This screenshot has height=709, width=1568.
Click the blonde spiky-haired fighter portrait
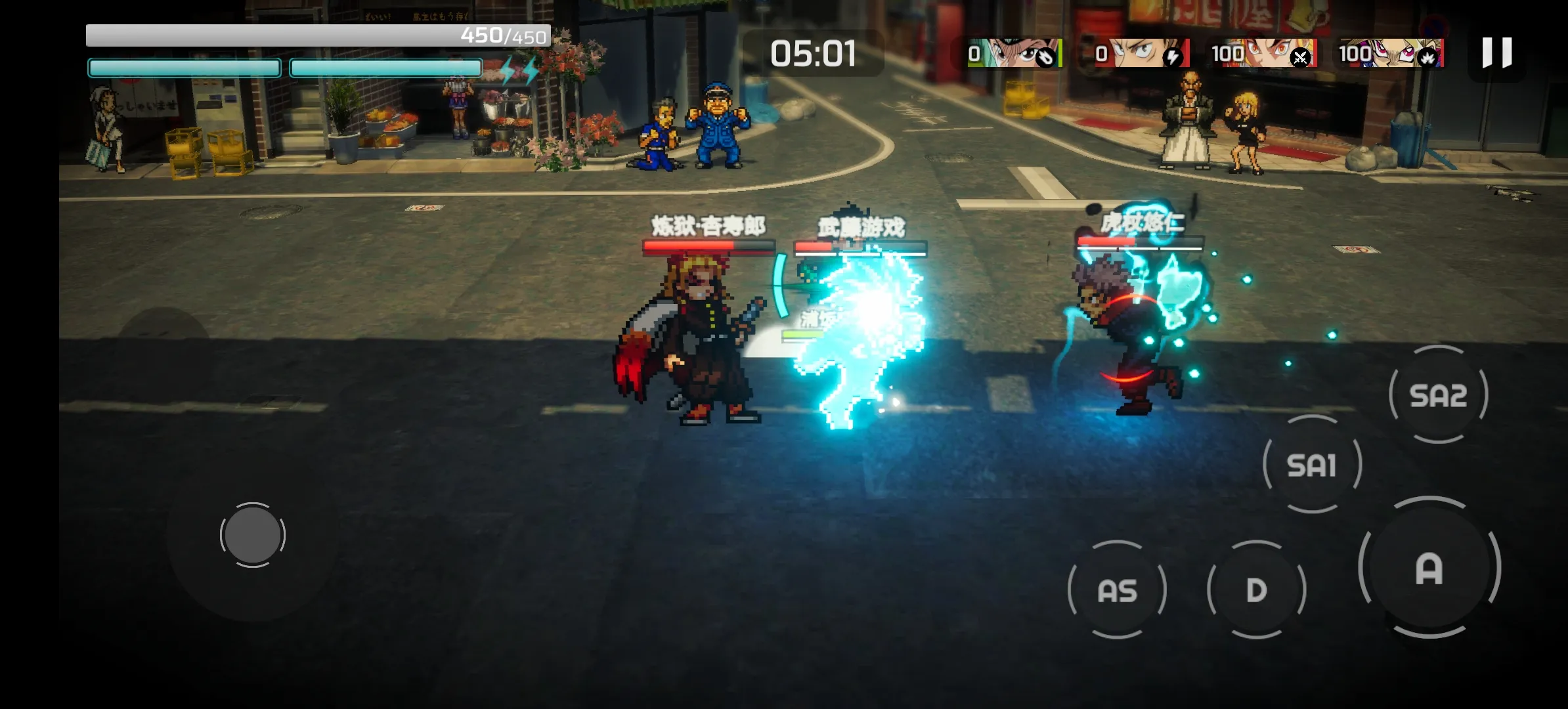coord(1392,53)
